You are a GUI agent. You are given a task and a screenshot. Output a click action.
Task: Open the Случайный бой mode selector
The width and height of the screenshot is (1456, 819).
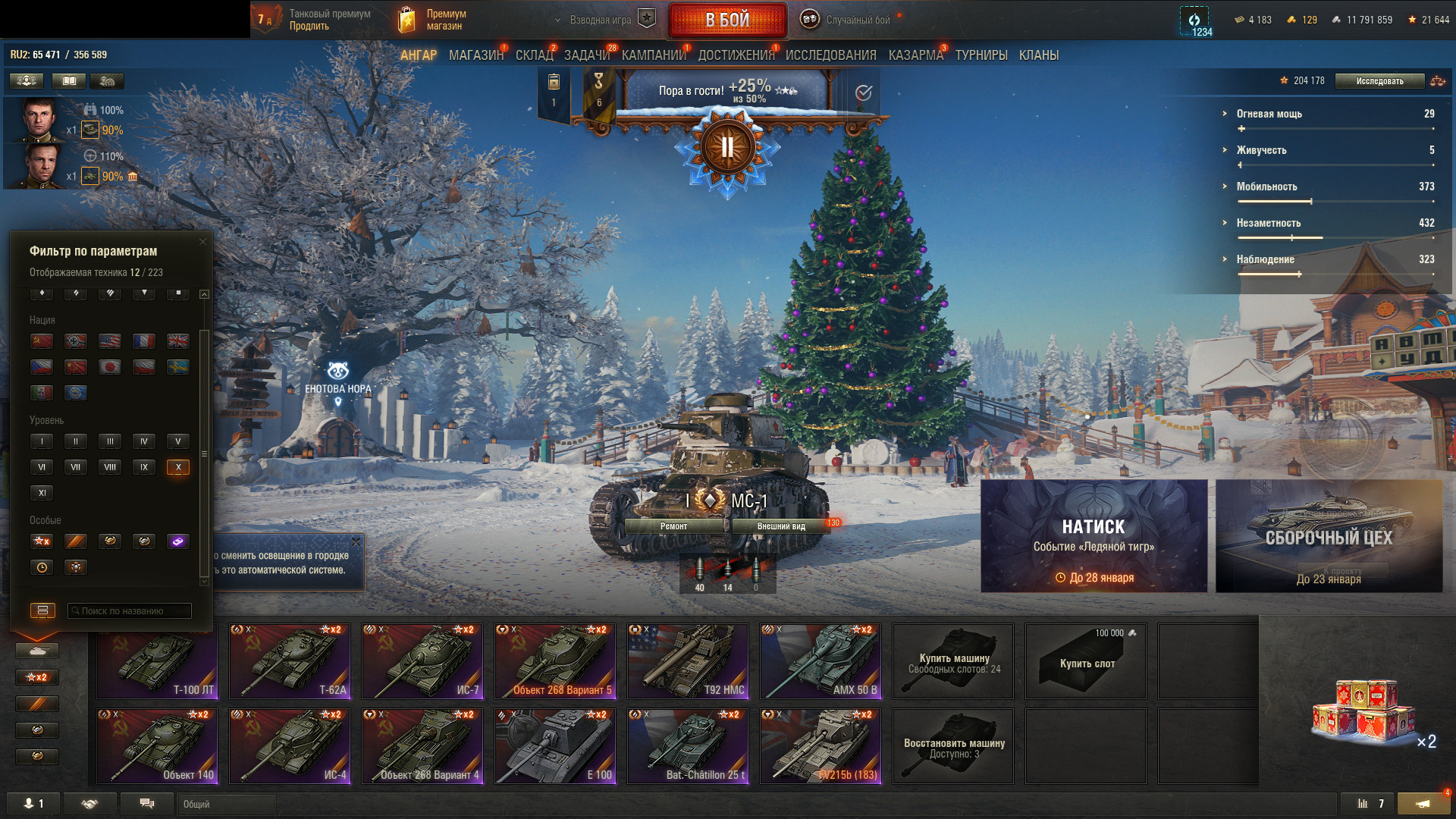[857, 20]
